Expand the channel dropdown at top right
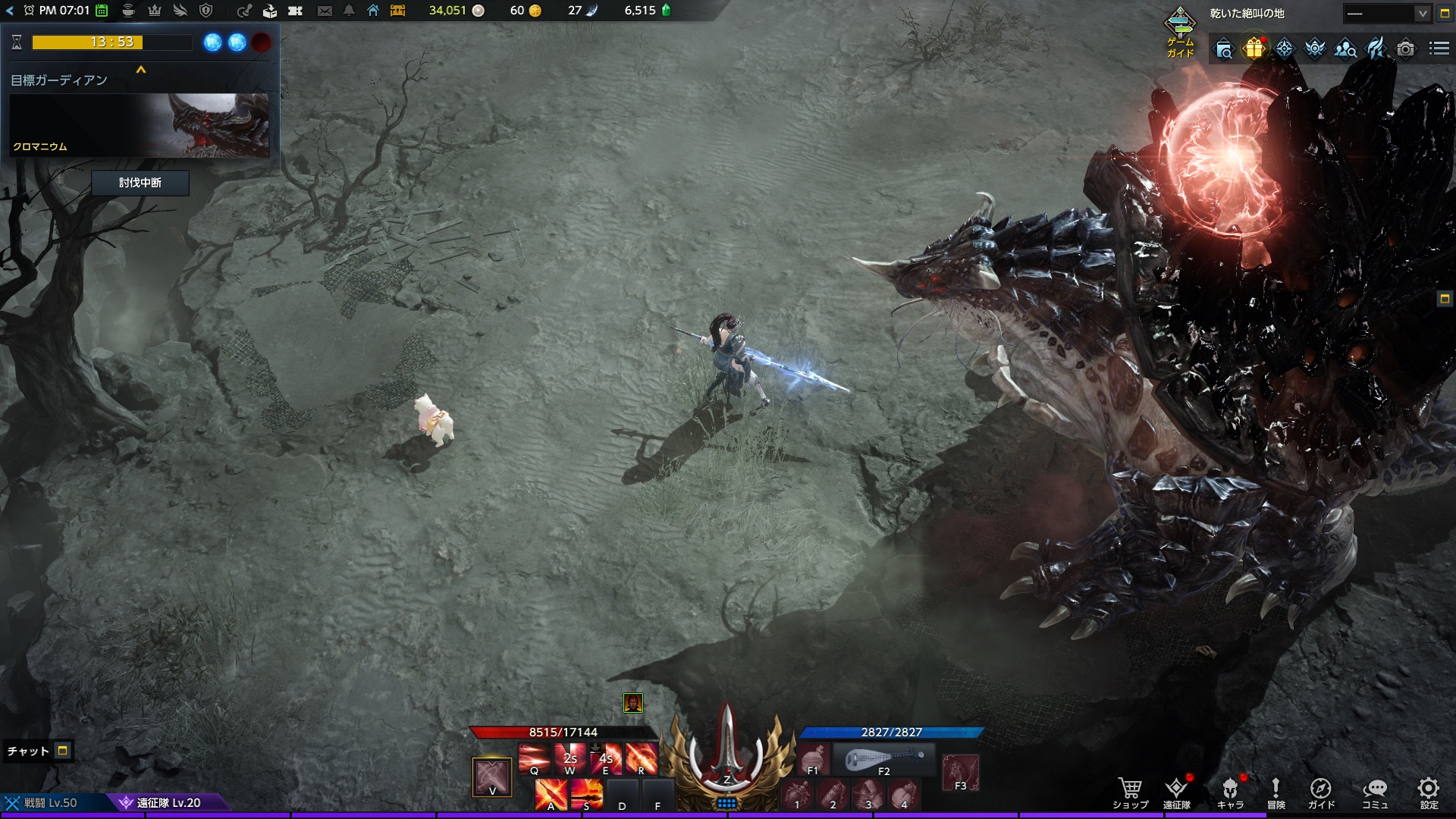Screen dimensions: 1456x819 1422,14
